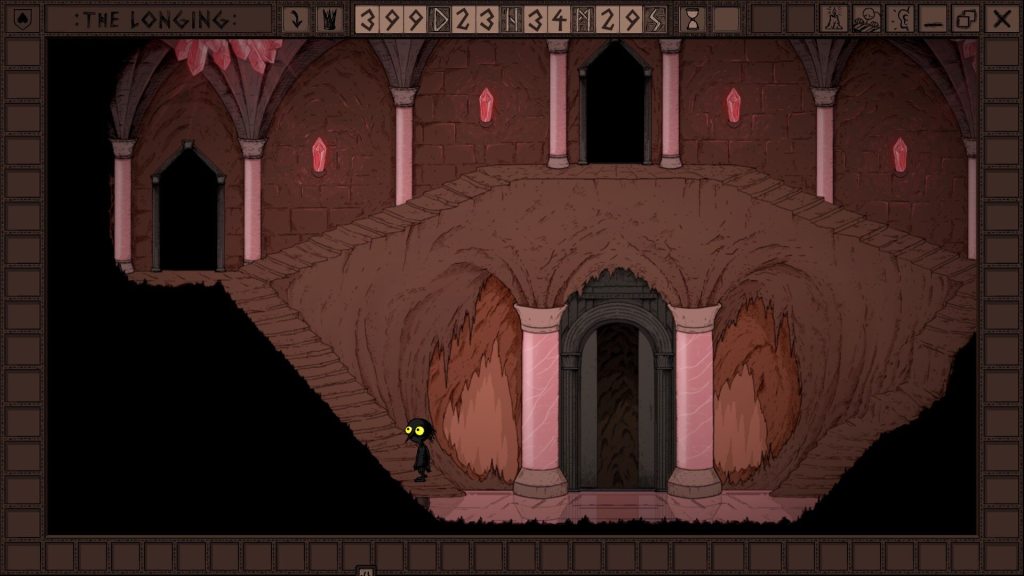Close the game with the X button
1024x576 pixels.
click(999, 18)
